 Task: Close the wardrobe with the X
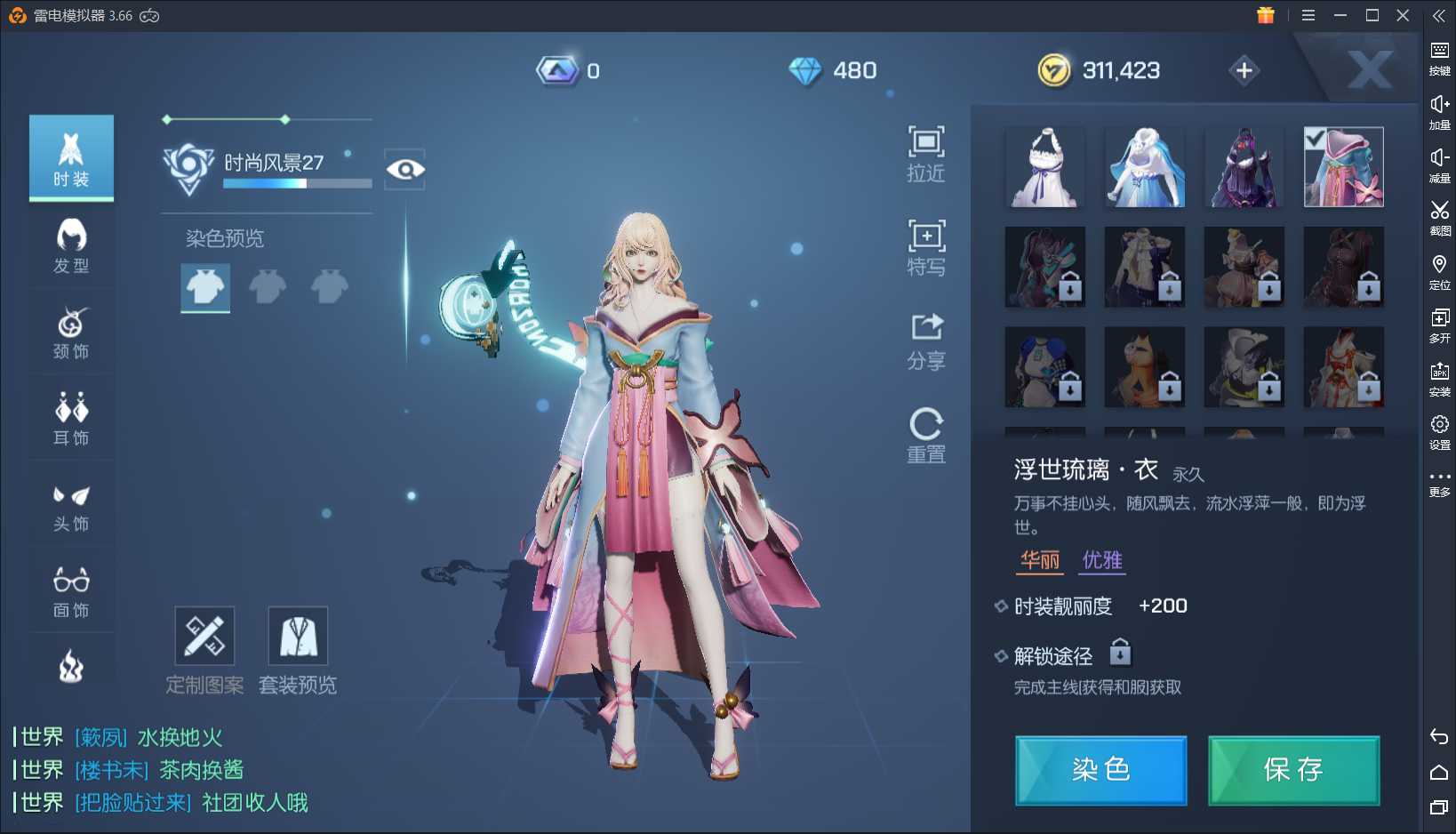coord(1369,69)
